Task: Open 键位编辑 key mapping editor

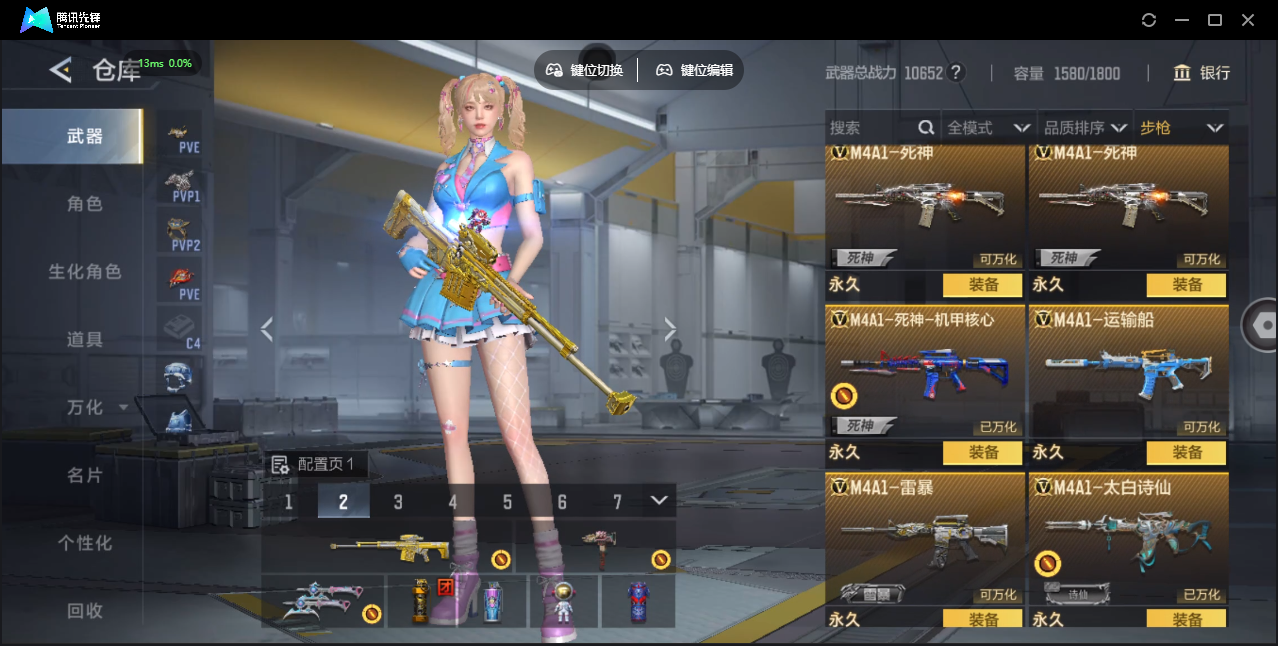Action: [x=695, y=70]
